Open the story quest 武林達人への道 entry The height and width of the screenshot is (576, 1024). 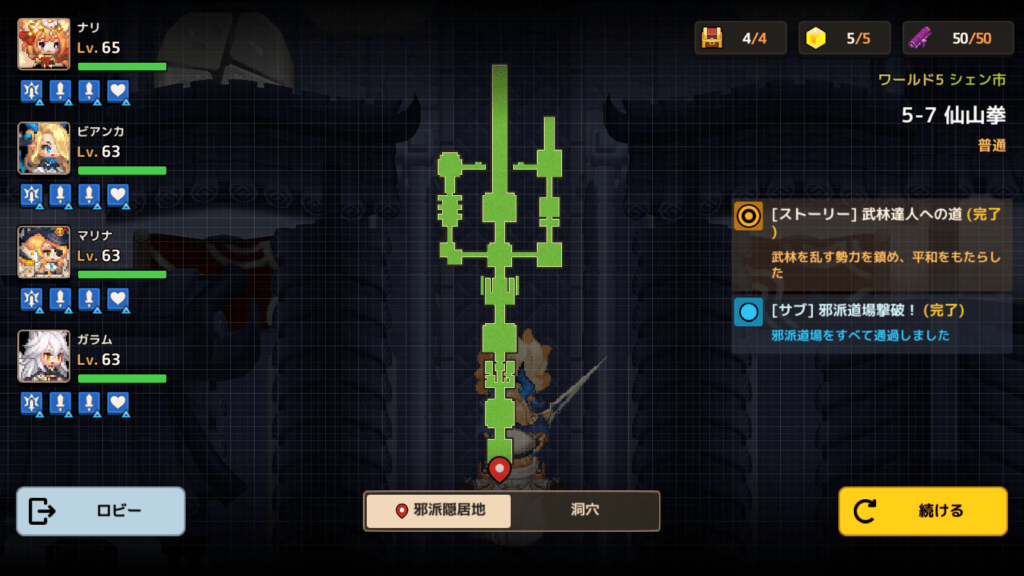point(872,242)
